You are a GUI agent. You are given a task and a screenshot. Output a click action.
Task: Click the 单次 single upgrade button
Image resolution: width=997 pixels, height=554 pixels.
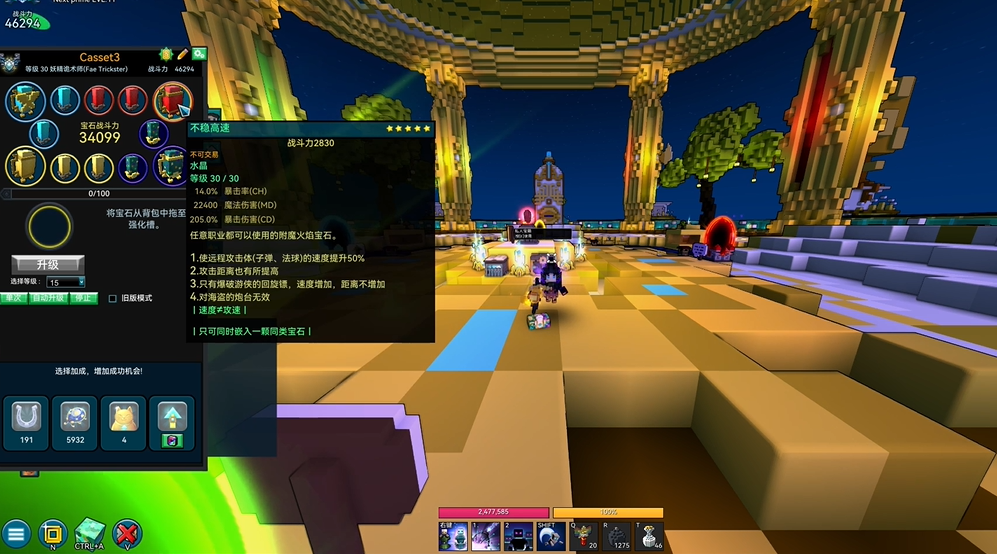click(x=13, y=298)
